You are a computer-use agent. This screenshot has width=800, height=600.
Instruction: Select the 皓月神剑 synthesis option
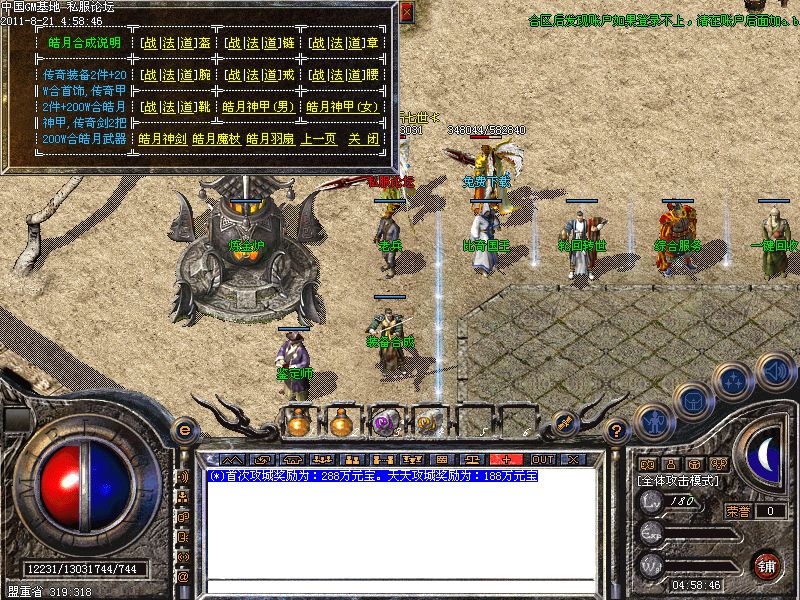pos(161,139)
